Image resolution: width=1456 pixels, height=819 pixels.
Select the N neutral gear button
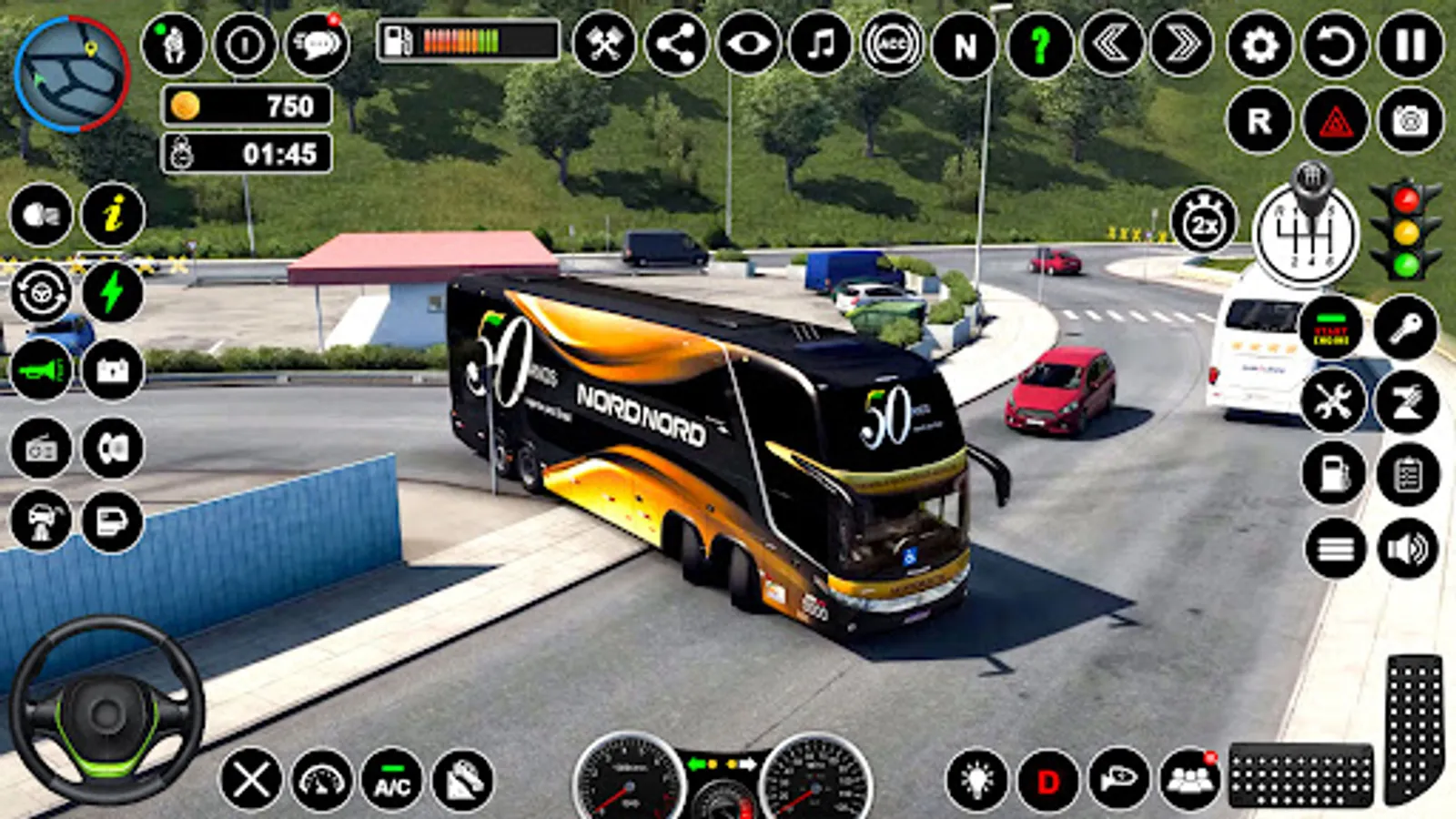[966, 45]
